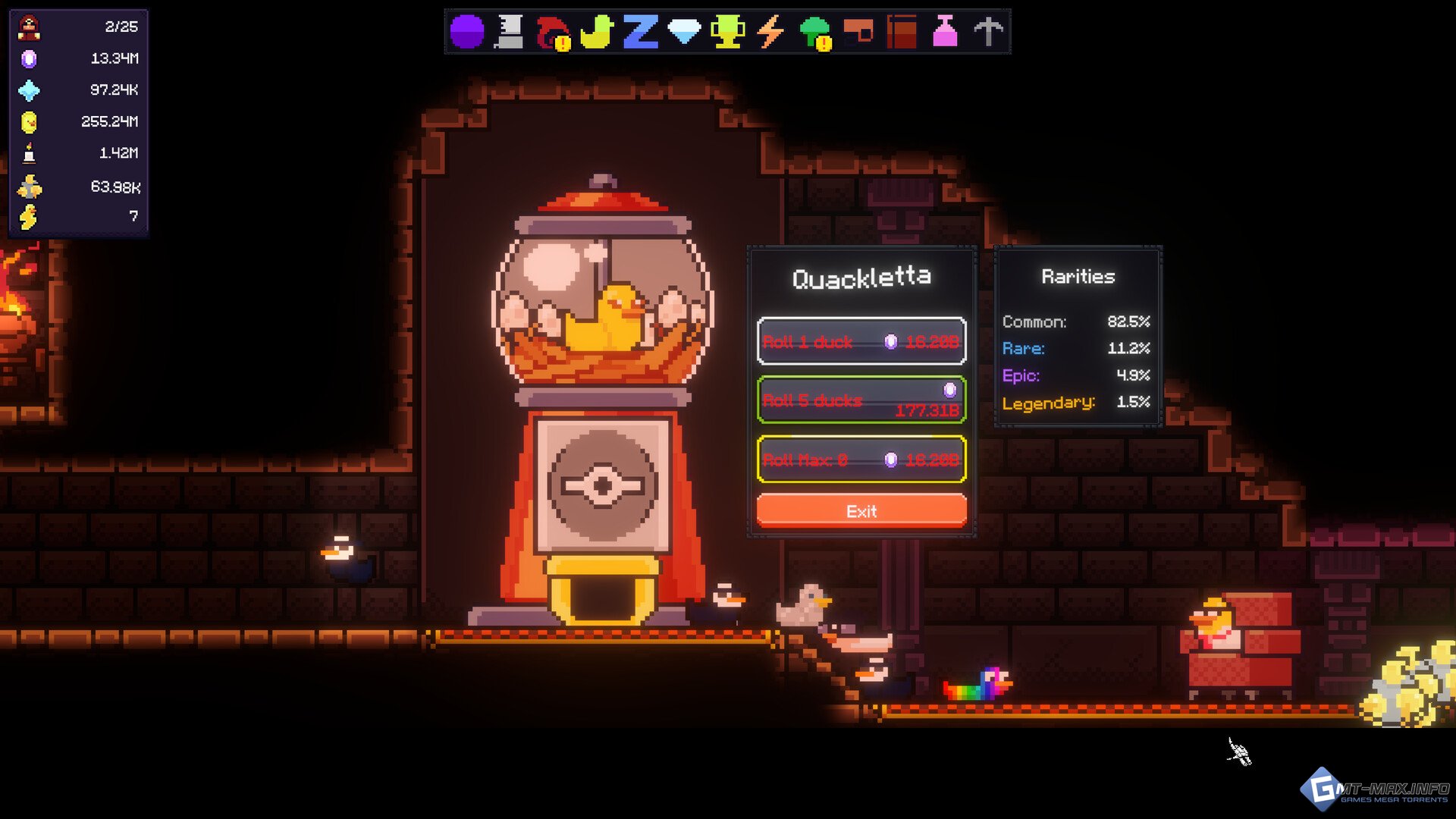Click the white scroll icon
1456x819 pixels.
(510, 32)
